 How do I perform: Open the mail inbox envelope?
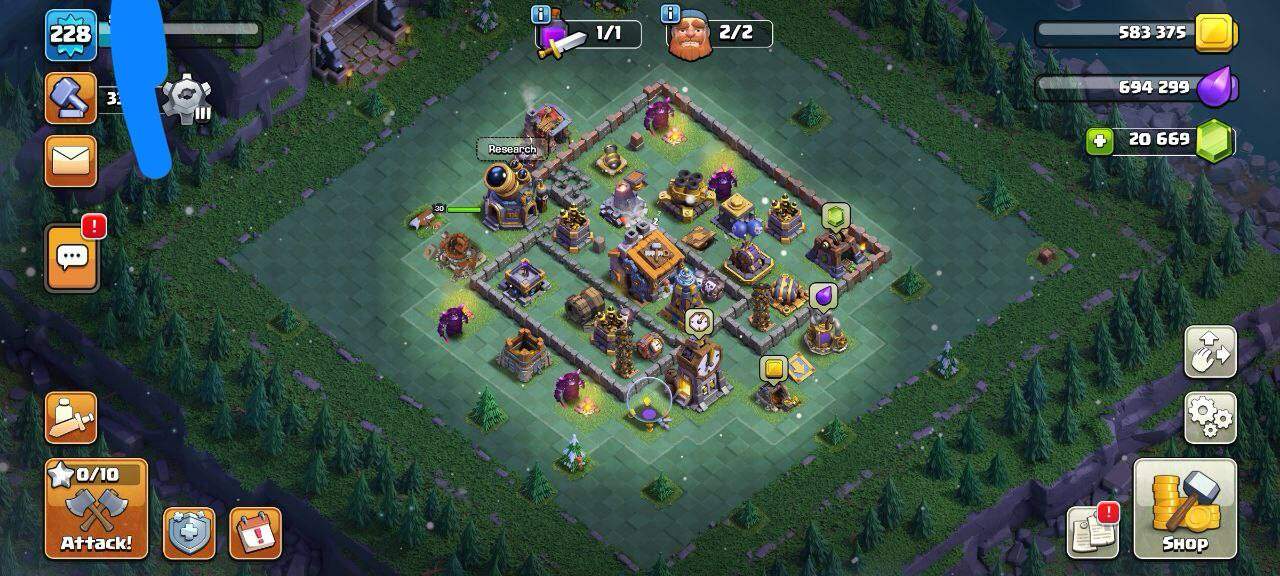71,160
